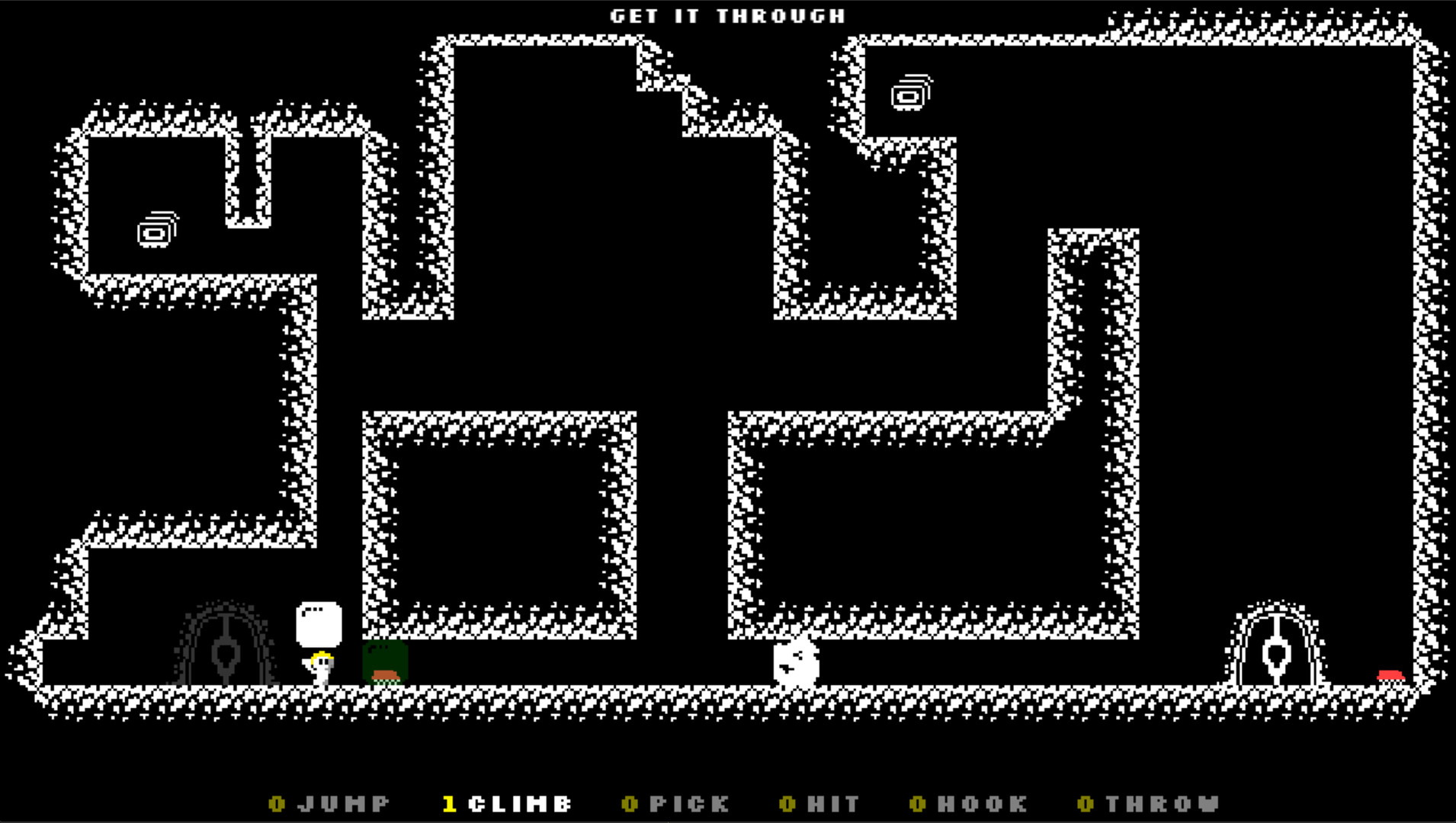Image resolution: width=1456 pixels, height=823 pixels.
Task: Click the keyhole emblem inside the right door
Action: point(1275,657)
